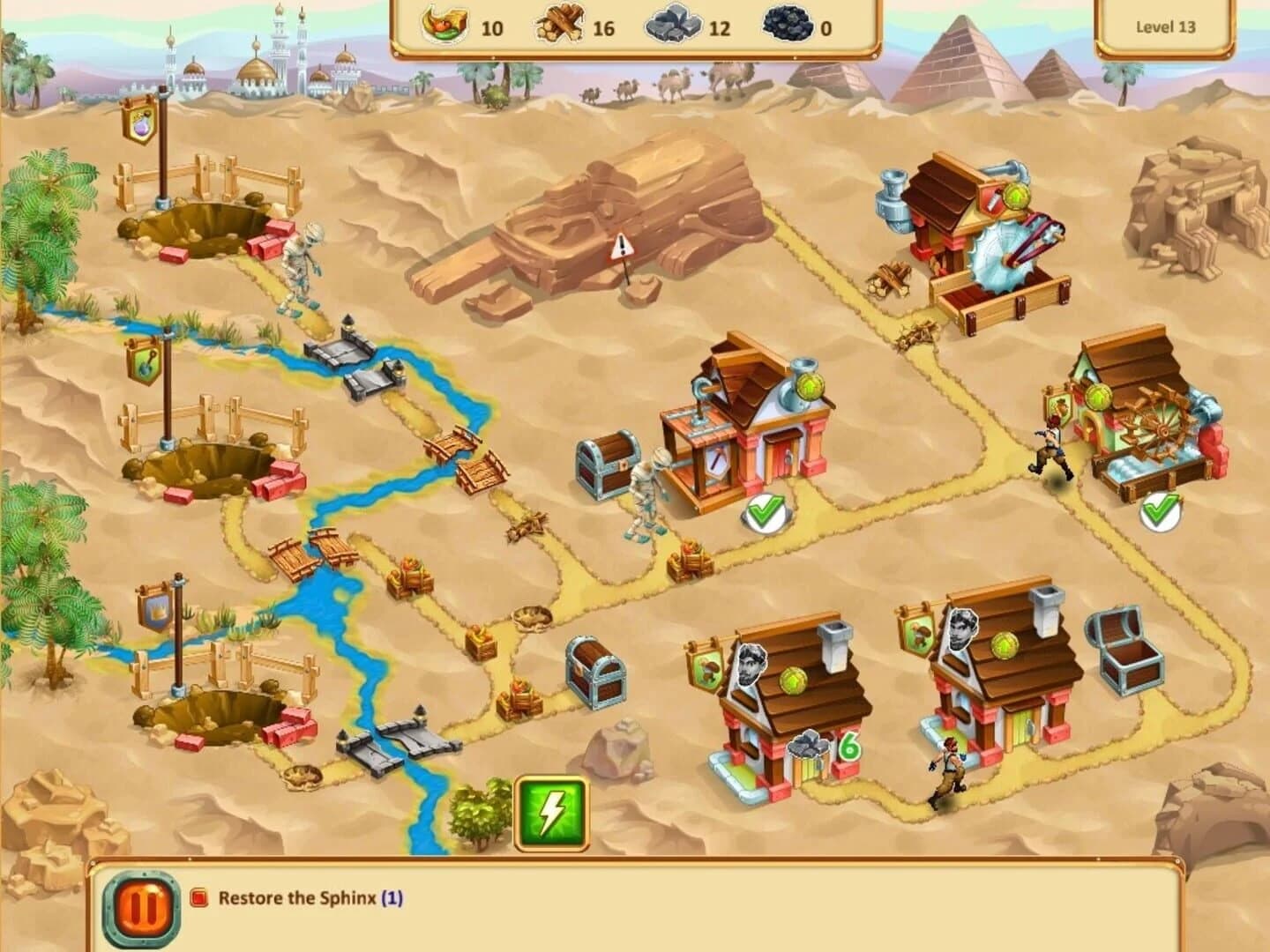Click the warning exclamation sign near the fallen Sphinx

625,244
